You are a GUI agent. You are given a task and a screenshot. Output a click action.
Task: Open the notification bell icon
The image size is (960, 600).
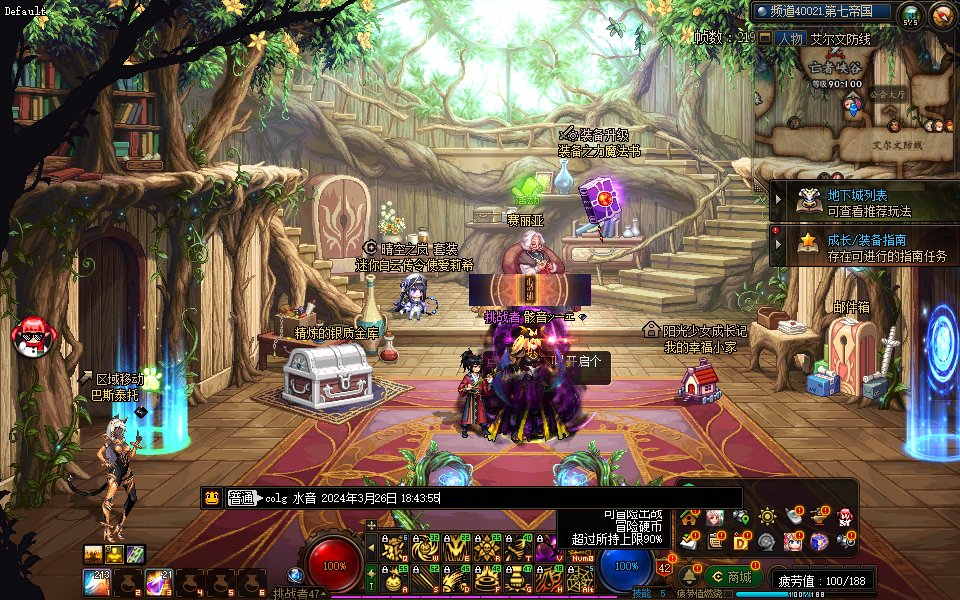688,577
